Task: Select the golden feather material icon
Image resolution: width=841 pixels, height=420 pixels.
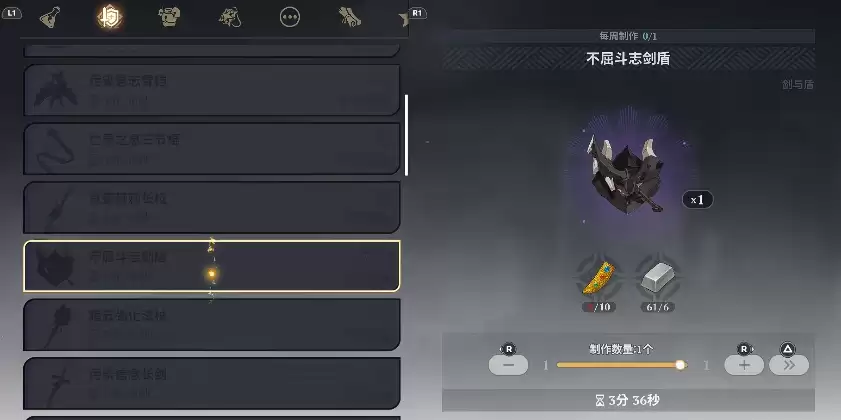Action: pyautogui.click(x=596, y=275)
